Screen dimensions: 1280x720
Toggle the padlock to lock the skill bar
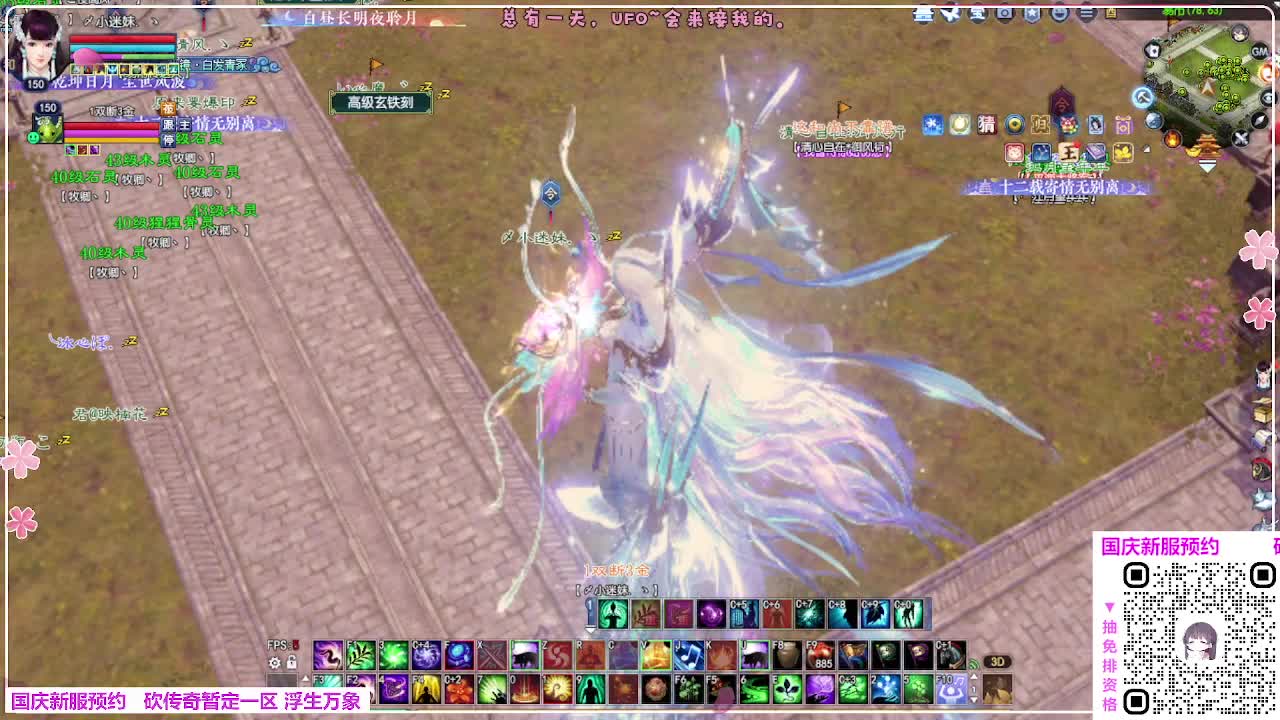point(291,660)
